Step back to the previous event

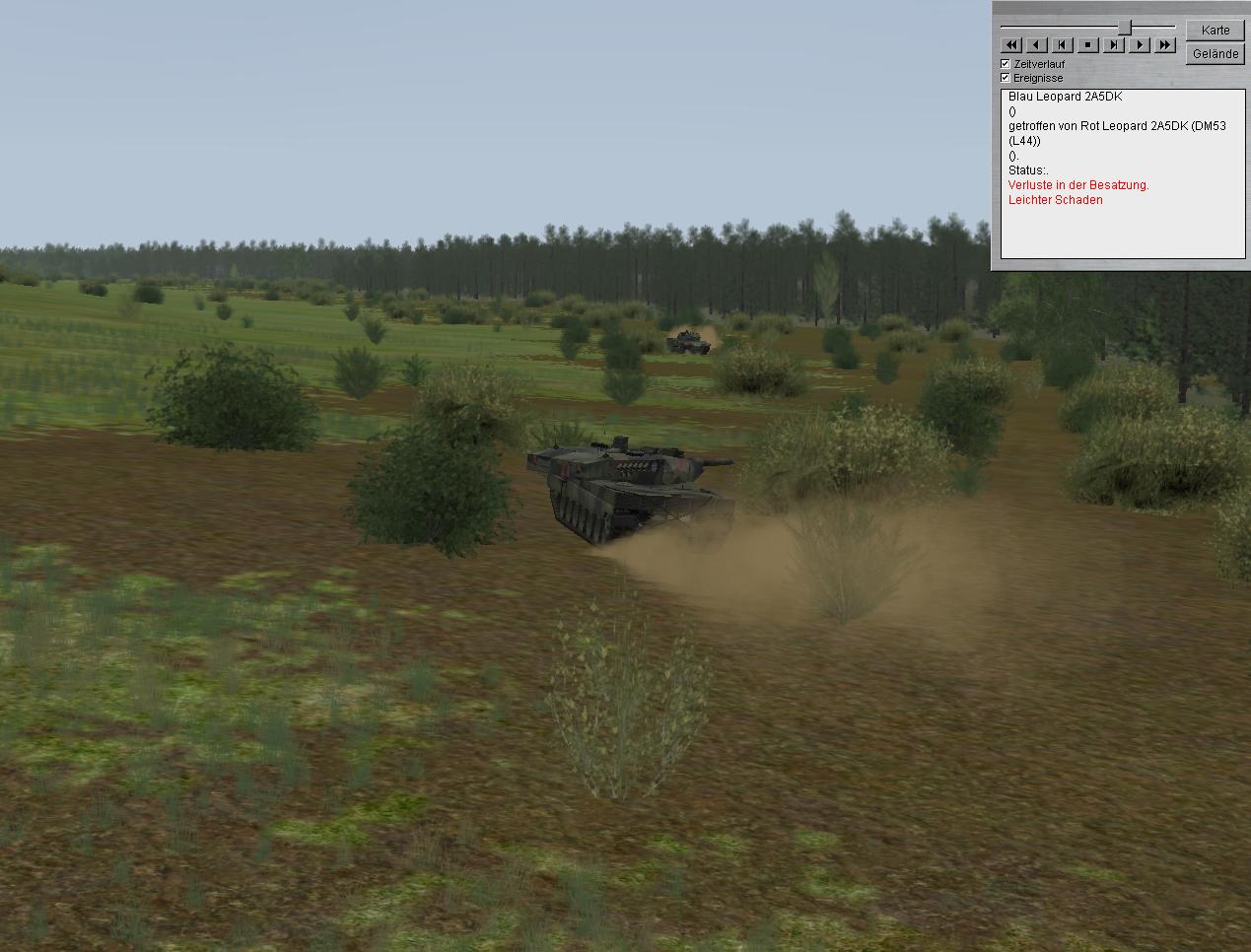coord(1062,45)
